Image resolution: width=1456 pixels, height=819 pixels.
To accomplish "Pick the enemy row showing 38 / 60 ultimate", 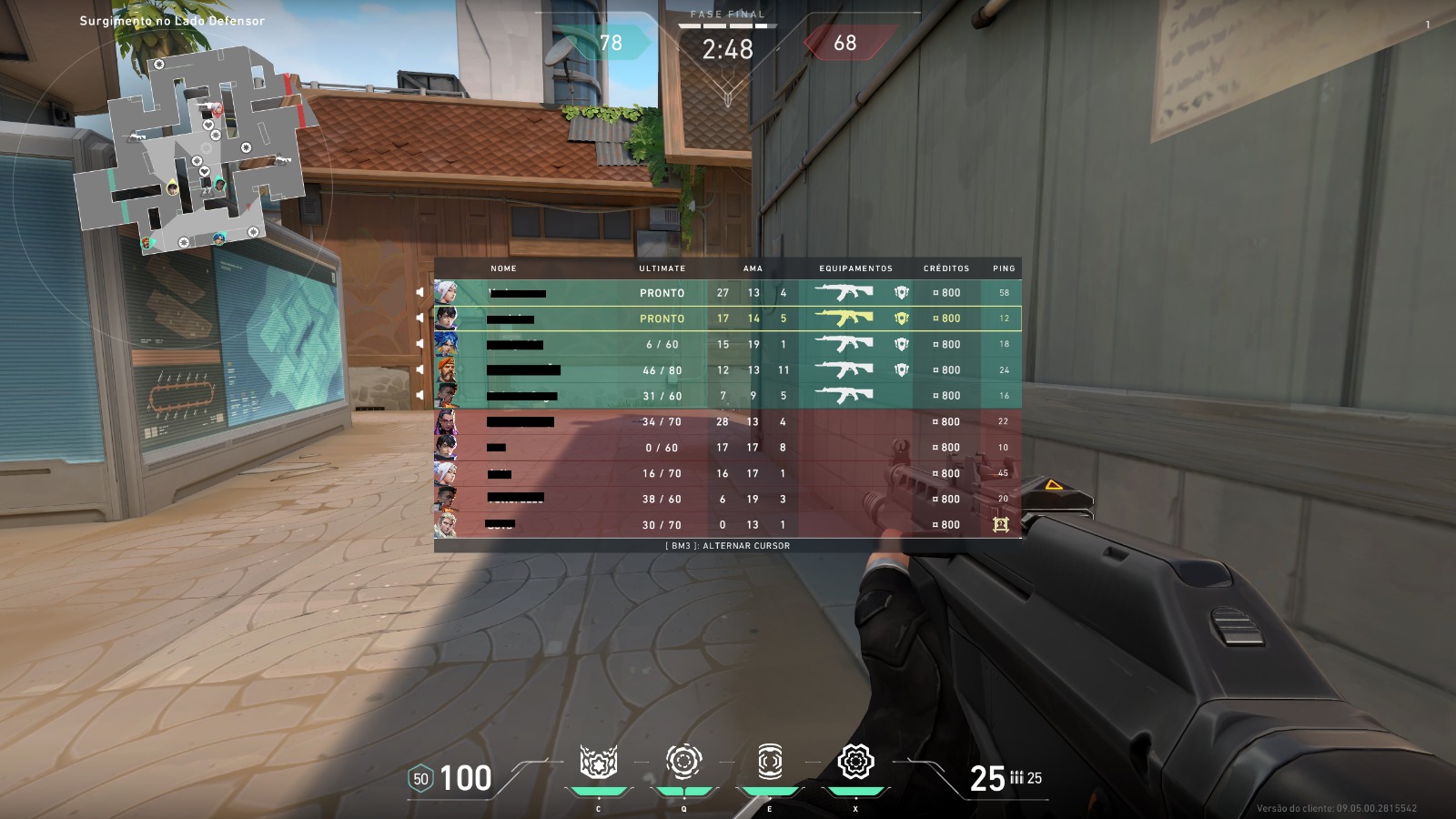I will tap(728, 499).
